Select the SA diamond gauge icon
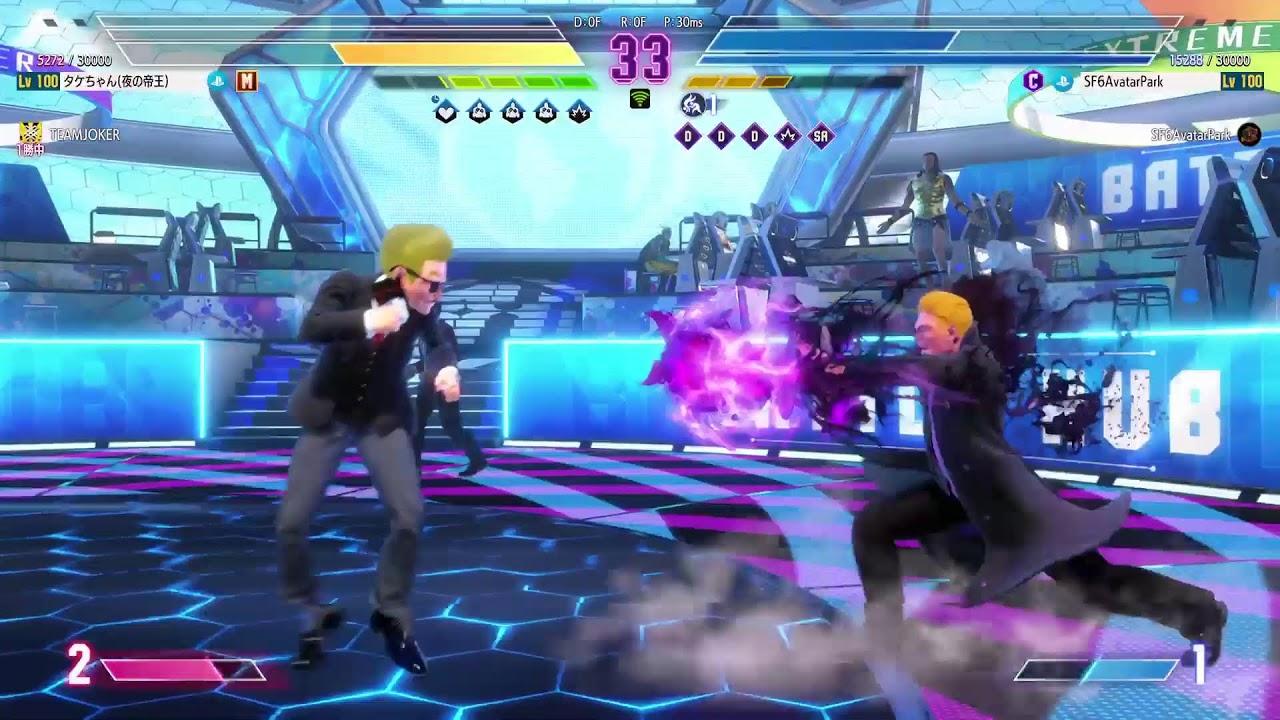 [x=821, y=134]
